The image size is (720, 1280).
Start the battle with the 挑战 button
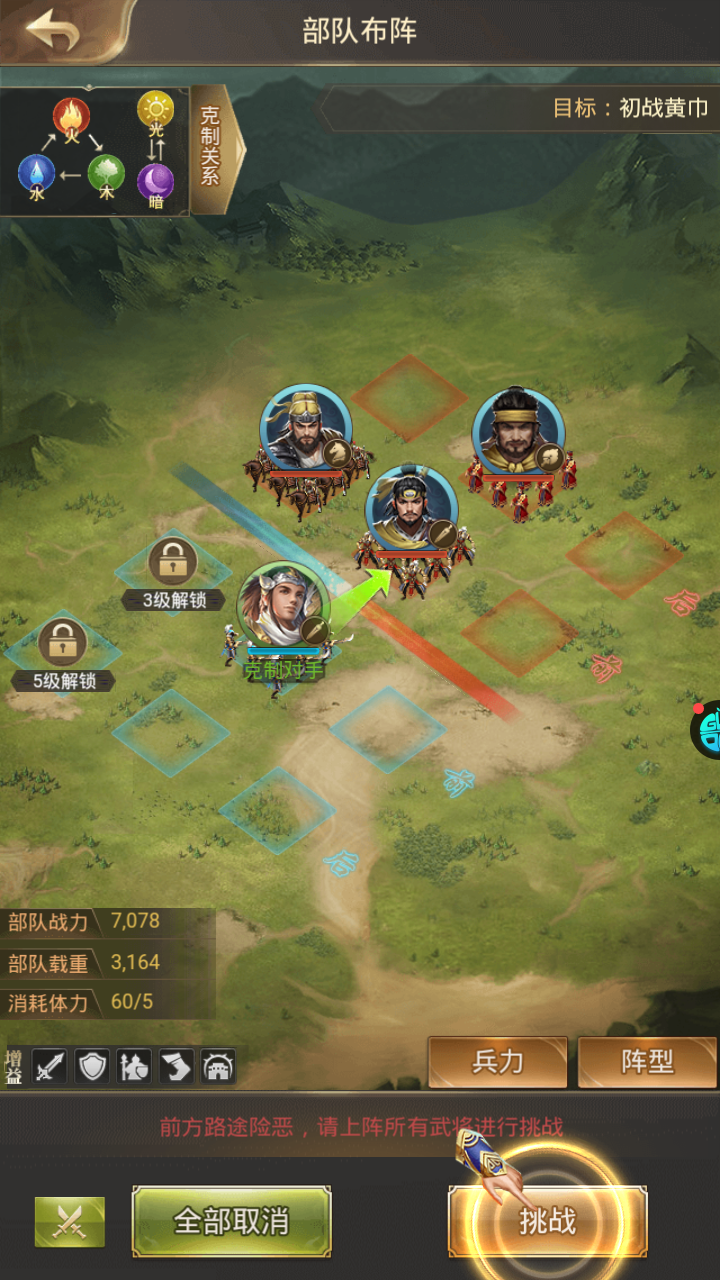coord(547,1221)
